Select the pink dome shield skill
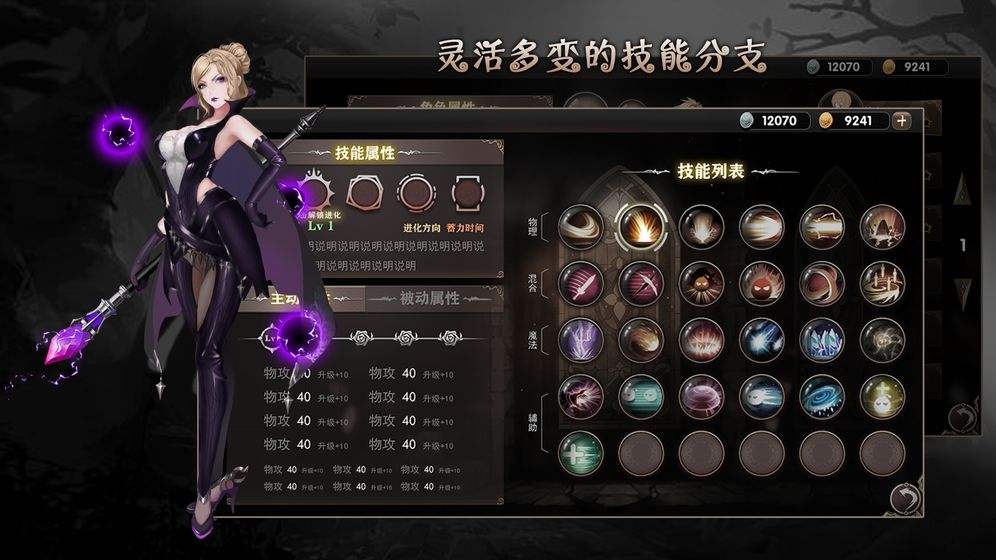This screenshot has width=996, height=560. (x=702, y=396)
